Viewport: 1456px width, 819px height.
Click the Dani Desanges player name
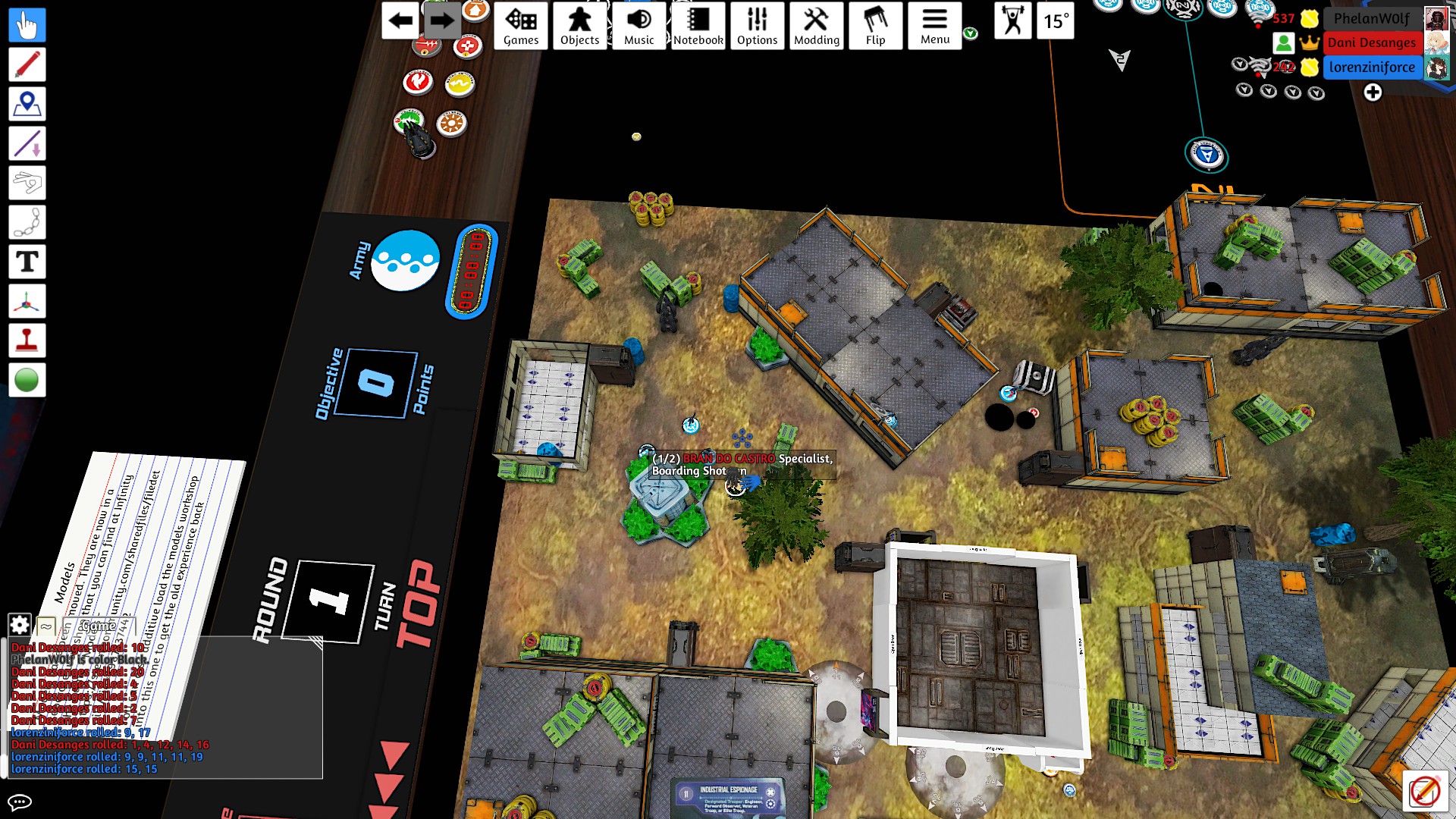pyautogui.click(x=1371, y=43)
